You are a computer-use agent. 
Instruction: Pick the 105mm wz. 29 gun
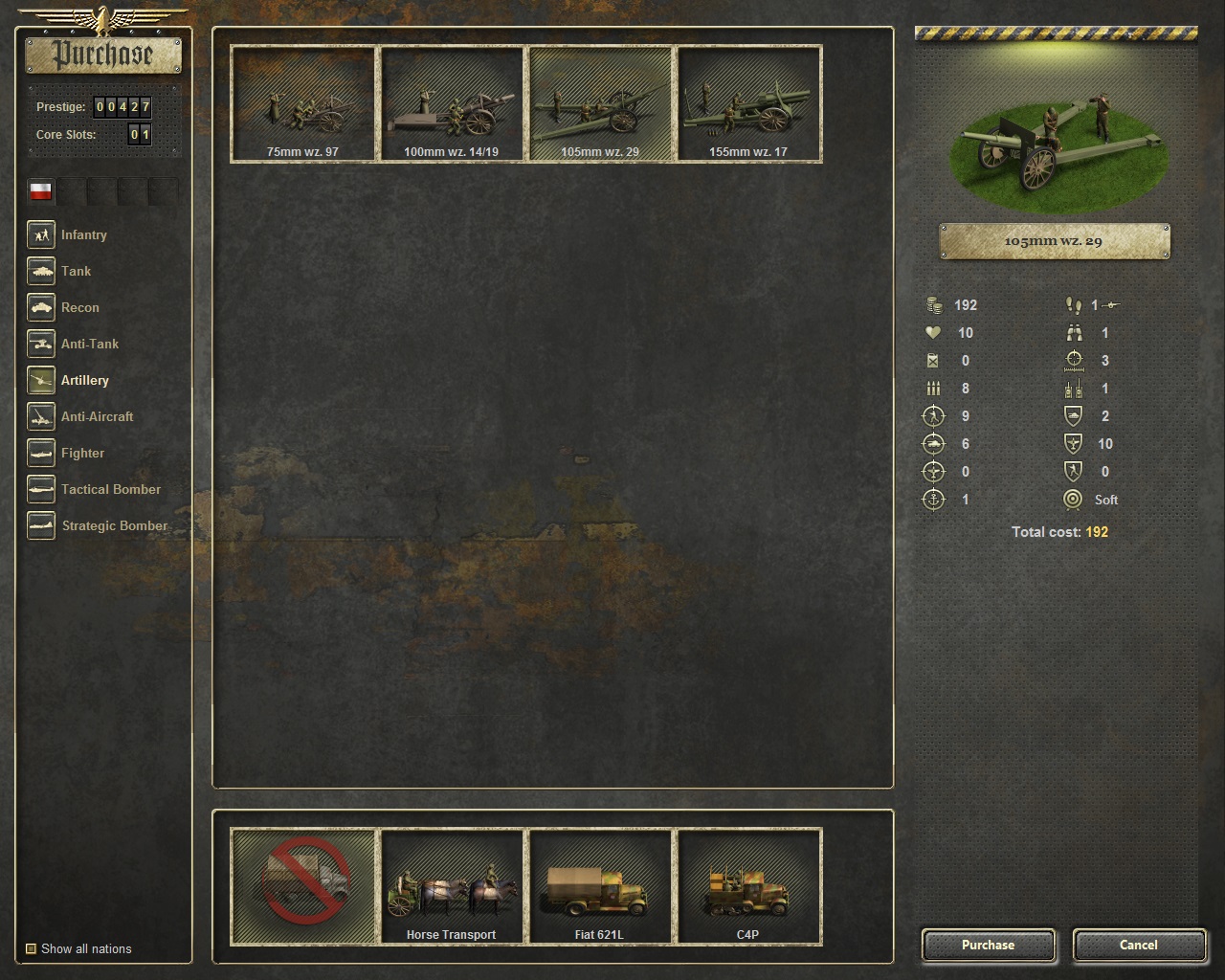[x=599, y=104]
